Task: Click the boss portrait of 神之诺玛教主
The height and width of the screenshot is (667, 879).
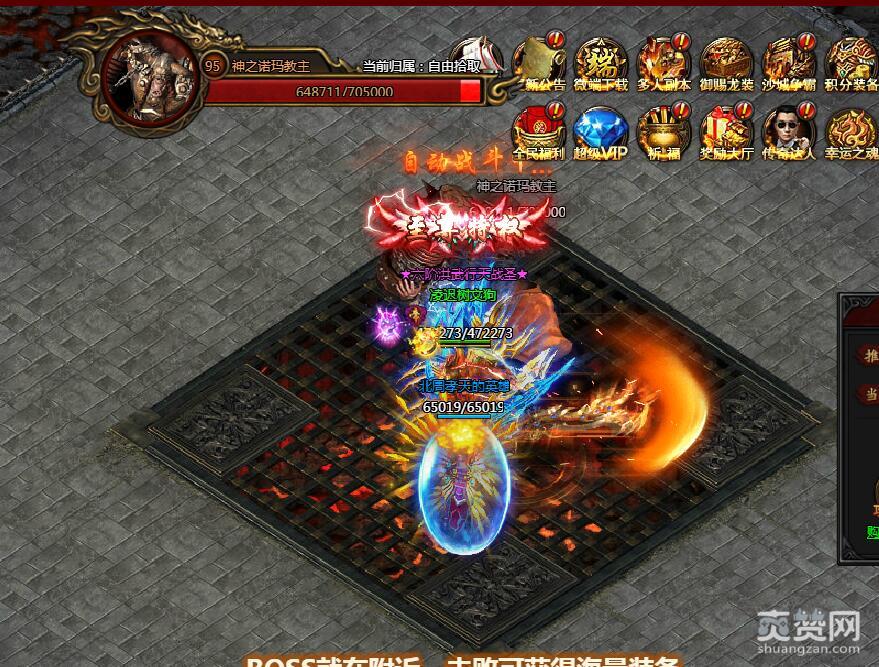Action: coord(150,78)
